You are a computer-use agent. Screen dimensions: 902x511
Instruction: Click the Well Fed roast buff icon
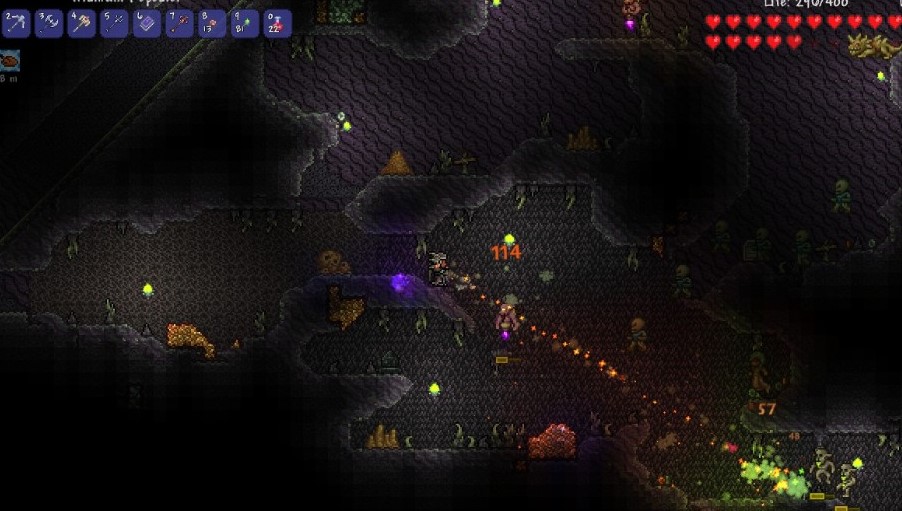pos(10,59)
